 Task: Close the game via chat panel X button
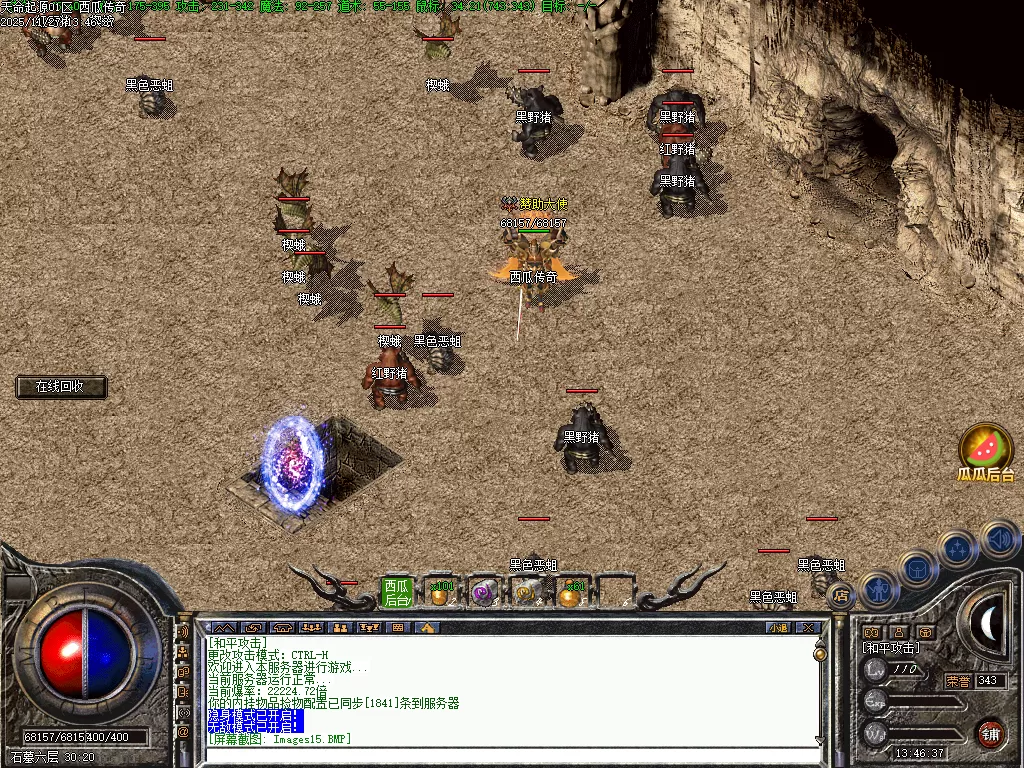(x=807, y=628)
